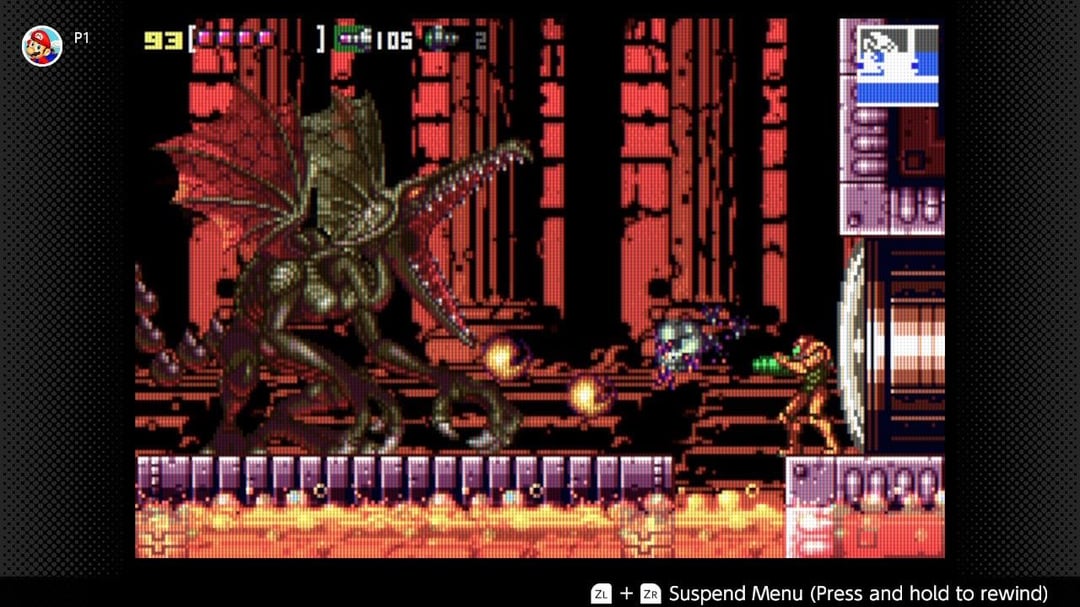Select the super missile icon
Image resolution: width=1080 pixels, height=607 pixels.
[441, 39]
